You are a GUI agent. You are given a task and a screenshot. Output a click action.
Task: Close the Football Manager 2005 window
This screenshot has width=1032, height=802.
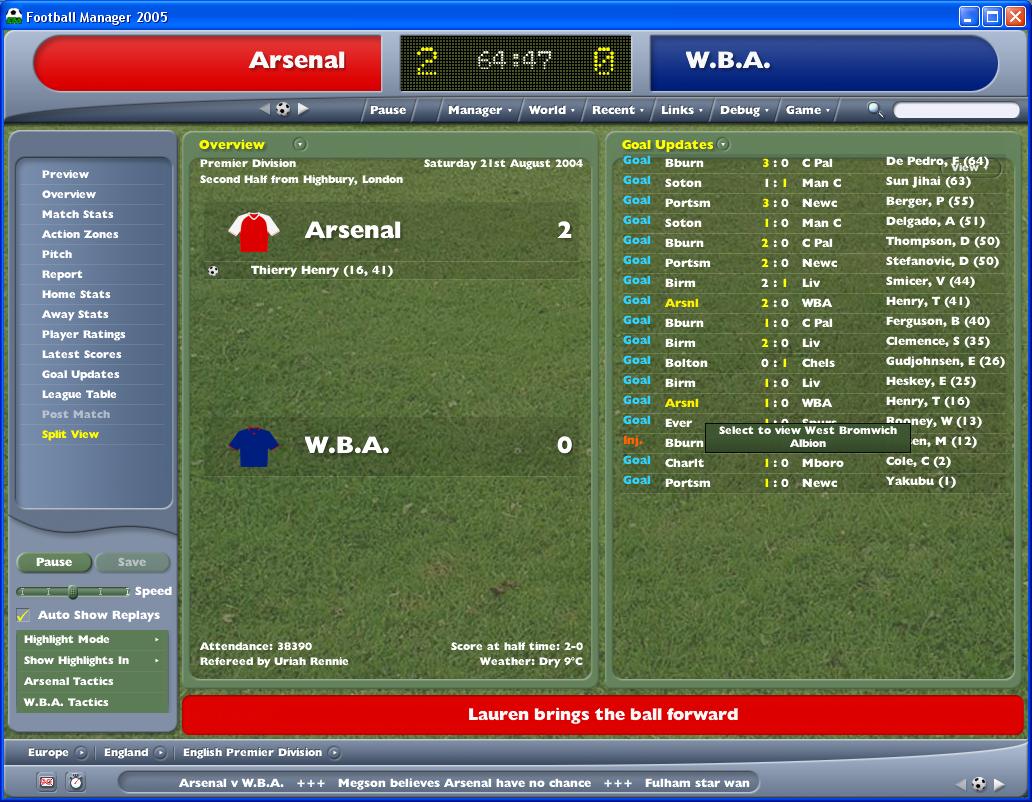pos(1014,16)
